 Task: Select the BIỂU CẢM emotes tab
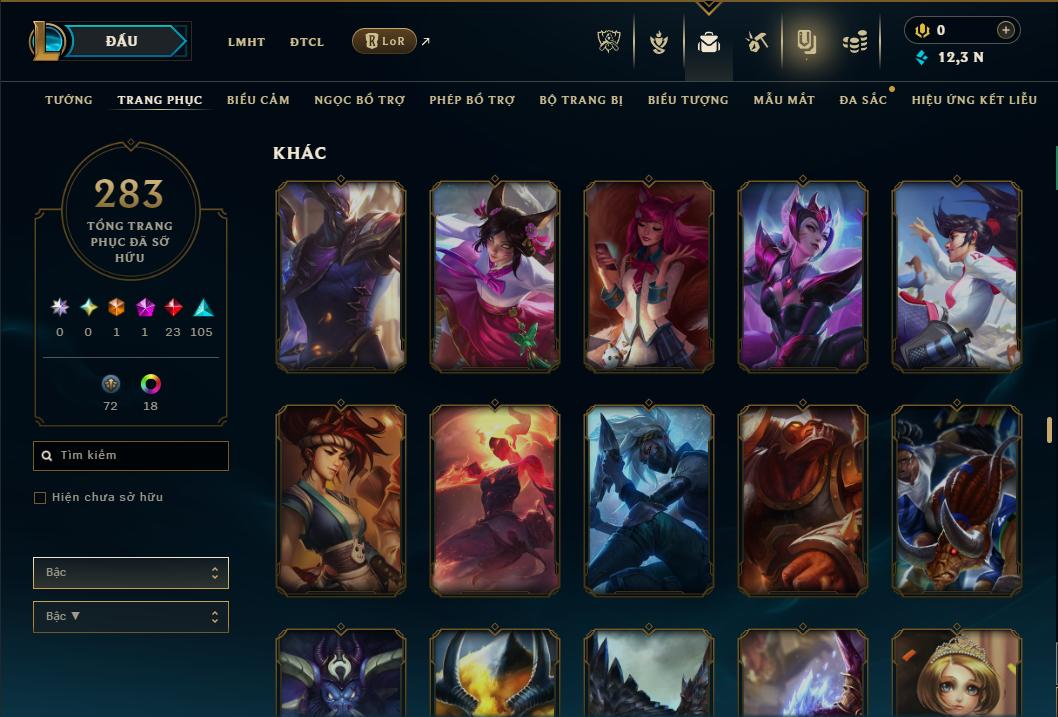[258, 100]
